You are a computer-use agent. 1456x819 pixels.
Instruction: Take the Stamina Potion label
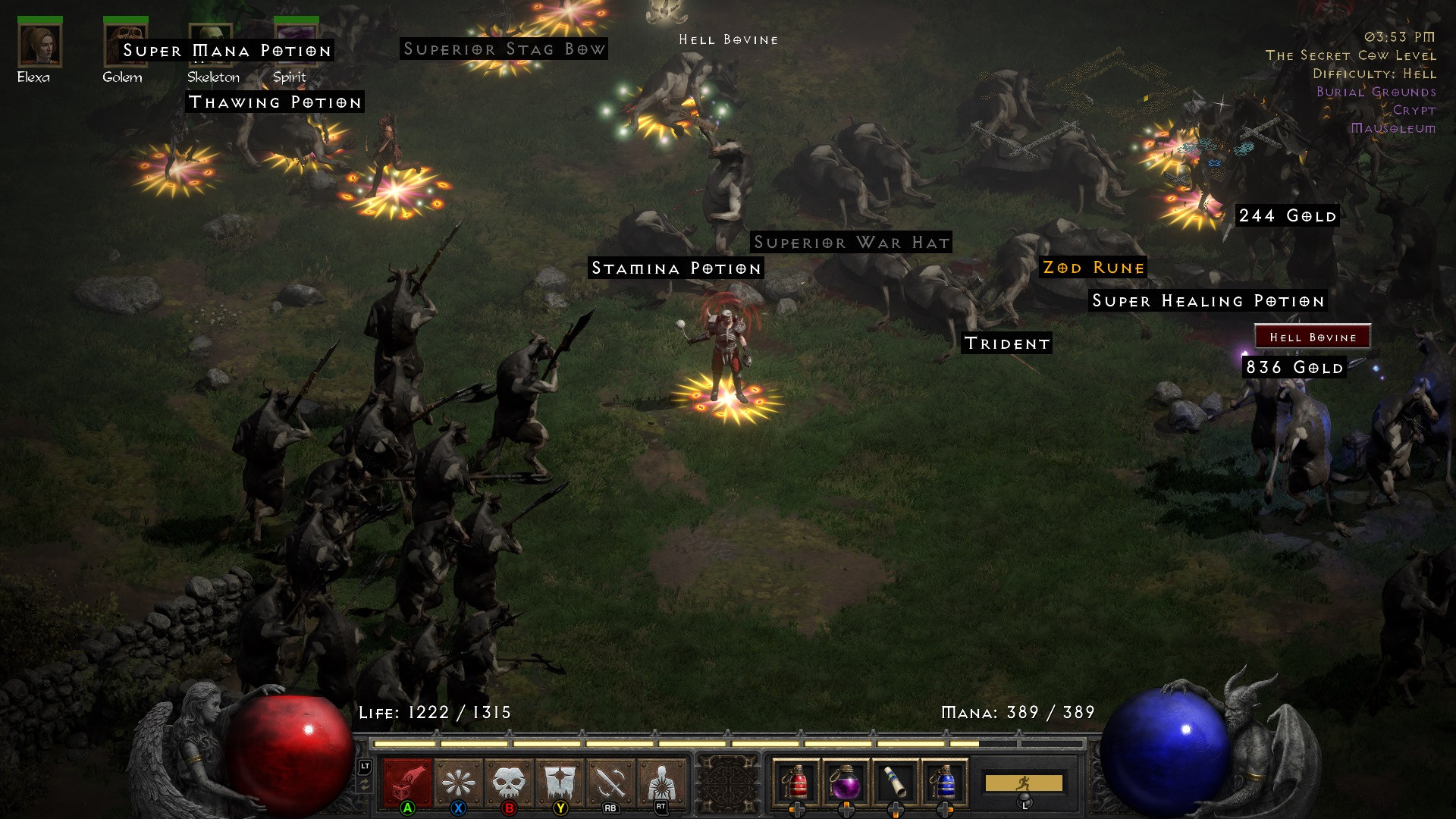click(676, 268)
